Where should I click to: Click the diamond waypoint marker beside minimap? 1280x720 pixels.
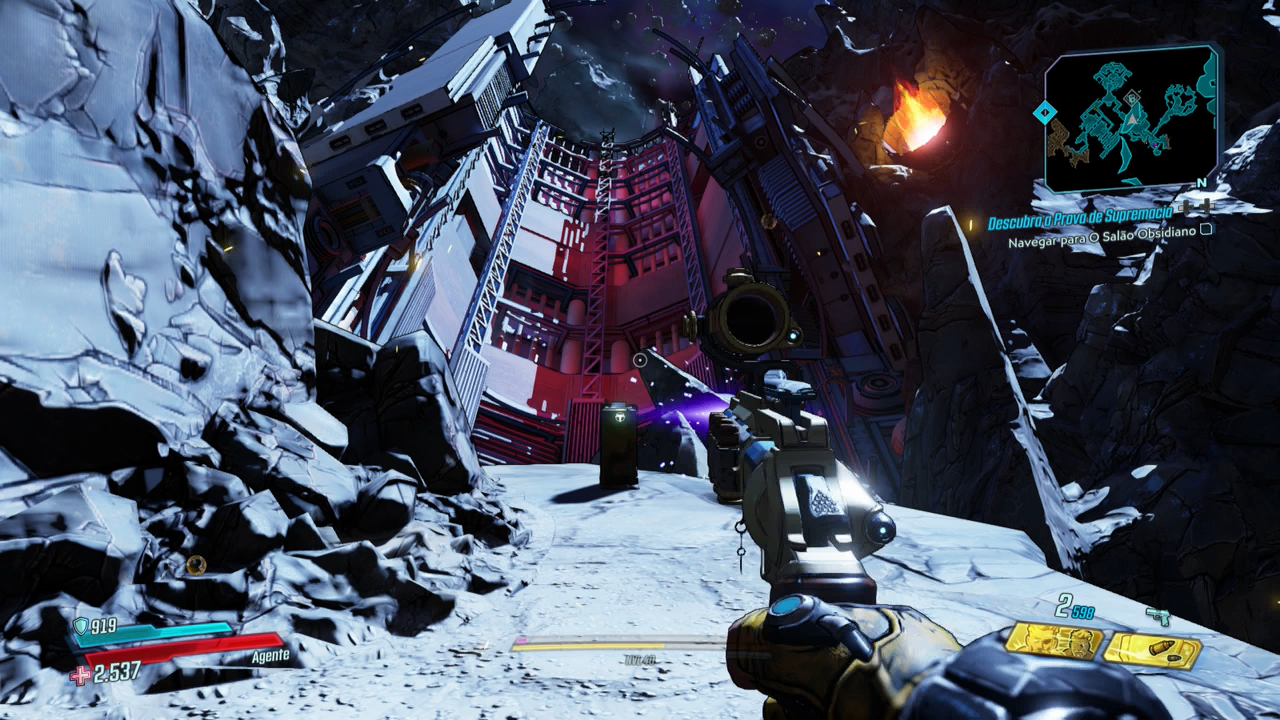[x=1043, y=112]
